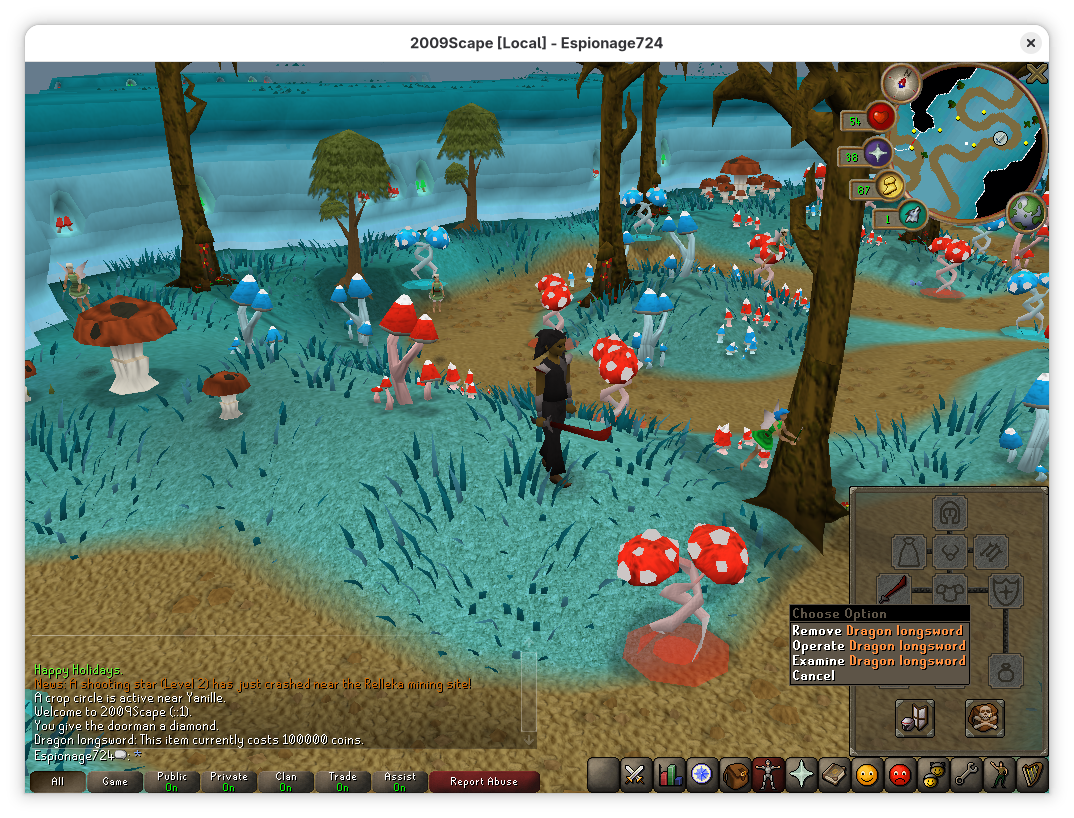
Task: Open the world map globe
Action: pyautogui.click(x=1026, y=212)
